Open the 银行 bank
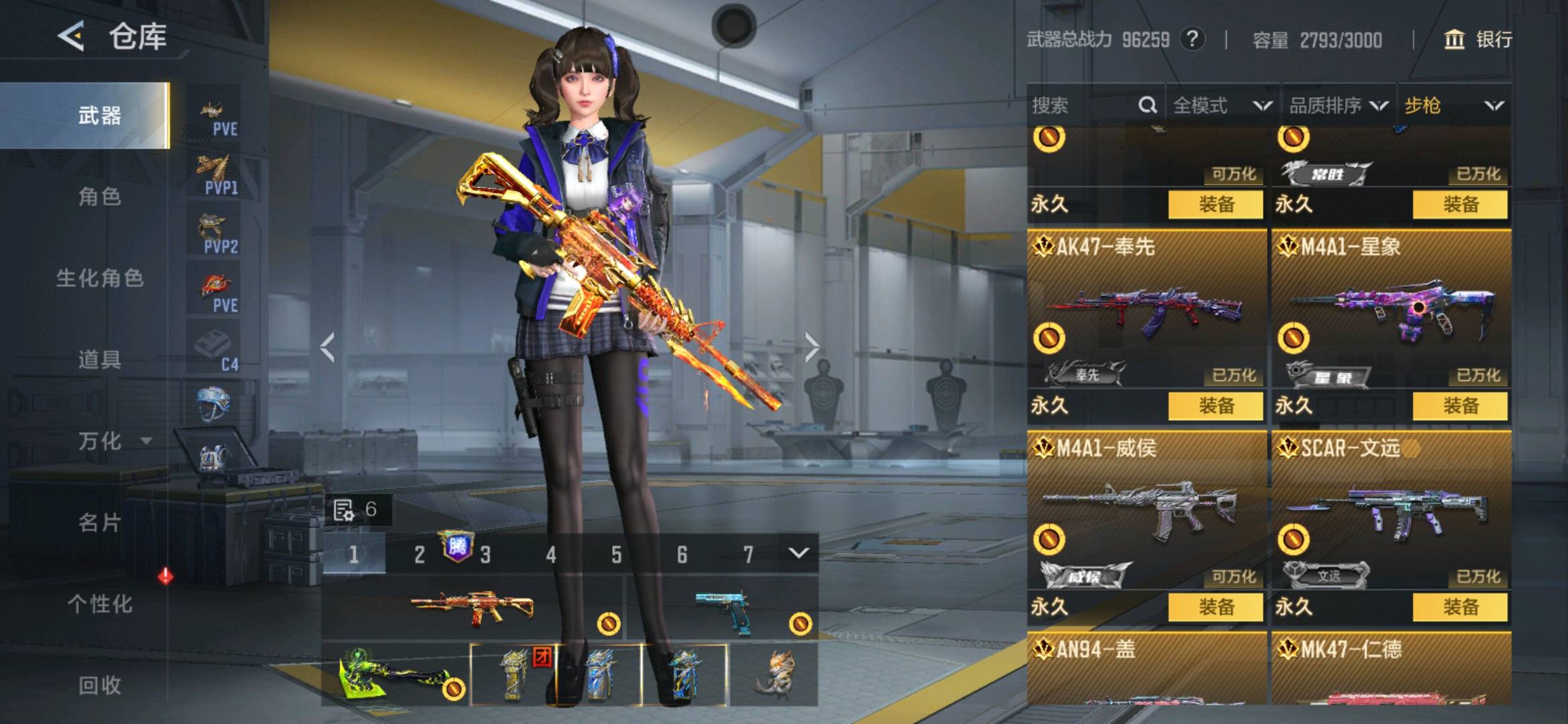The width and height of the screenshot is (1568, 724). coord(1478,40)
